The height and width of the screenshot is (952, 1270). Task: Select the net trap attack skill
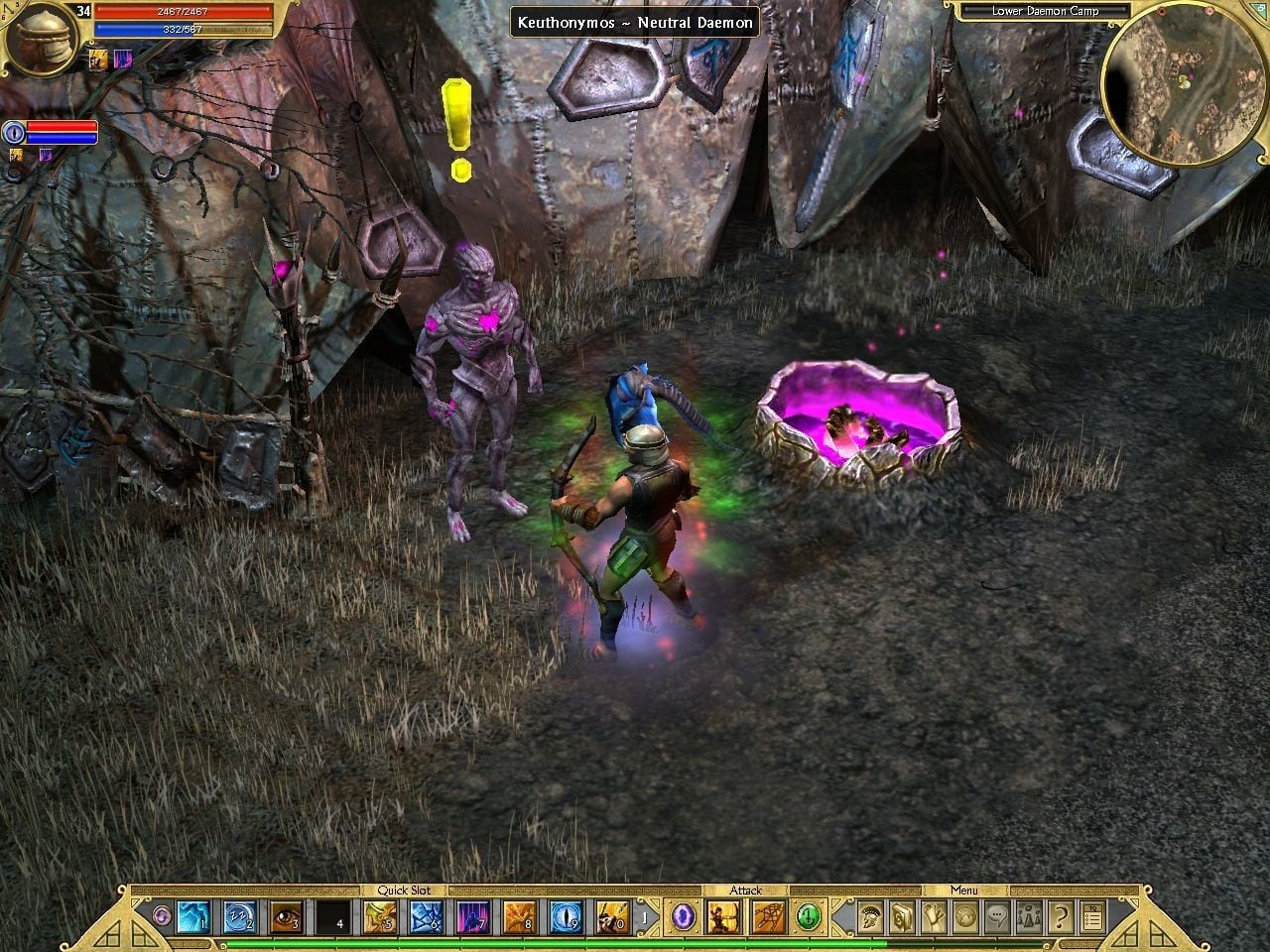coord(767,918)
